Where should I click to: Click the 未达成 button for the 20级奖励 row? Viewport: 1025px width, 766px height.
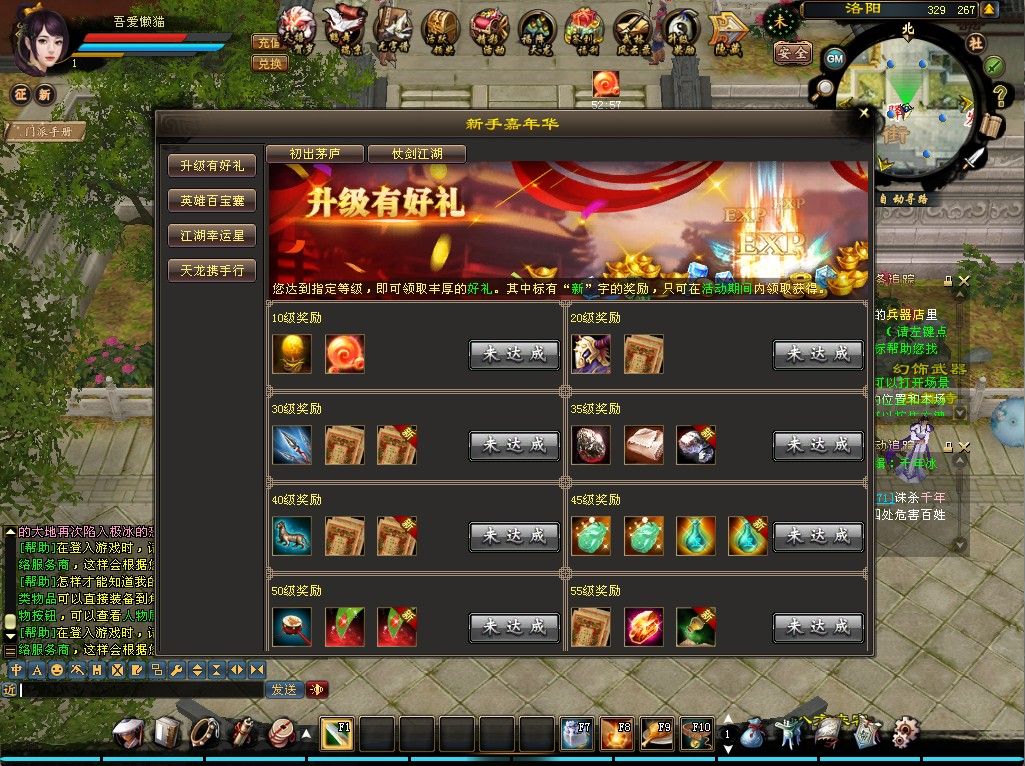[818, 354]
